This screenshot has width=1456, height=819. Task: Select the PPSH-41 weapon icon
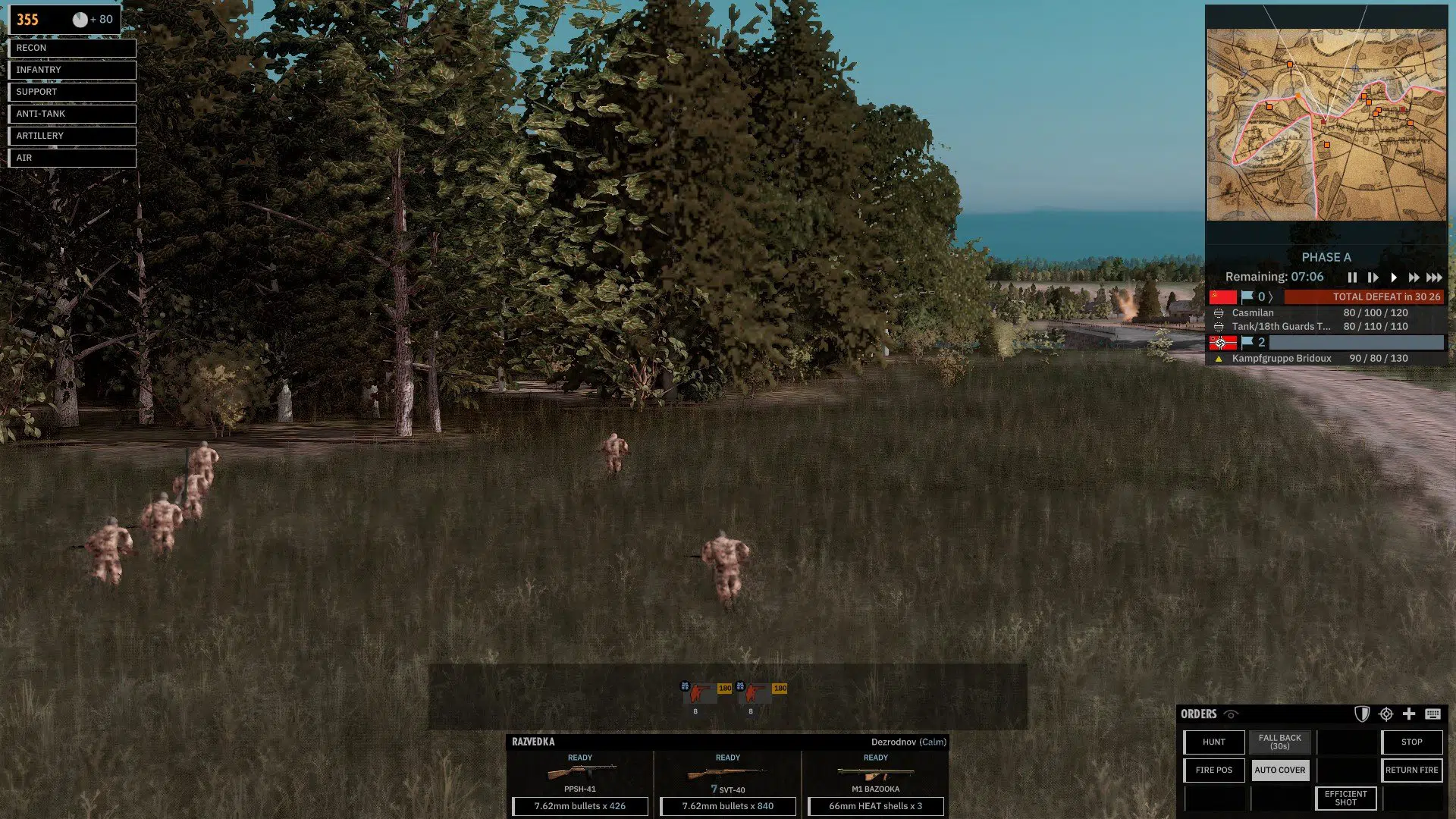tap(580, 772)
